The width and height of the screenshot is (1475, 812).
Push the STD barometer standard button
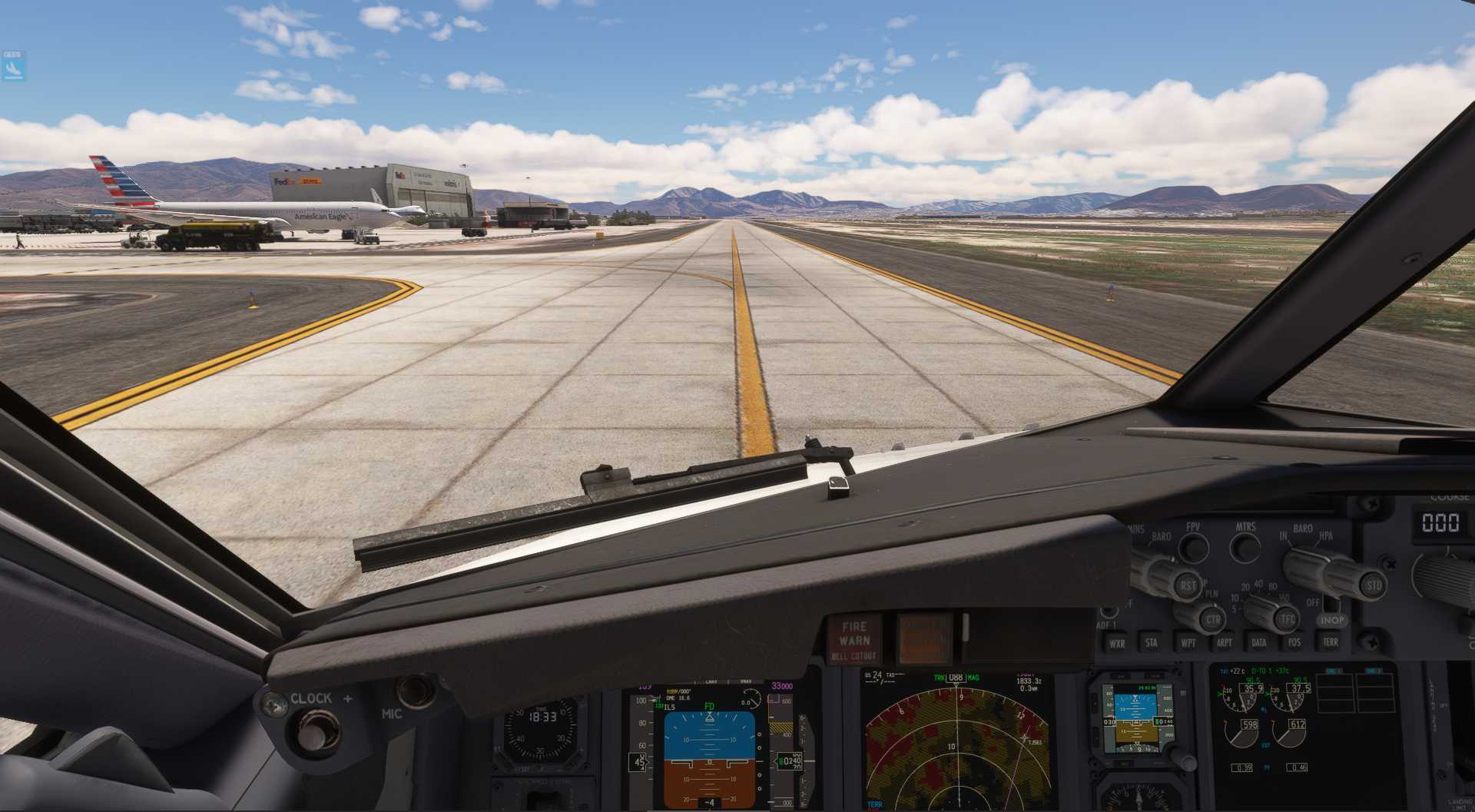(1374, 585)
